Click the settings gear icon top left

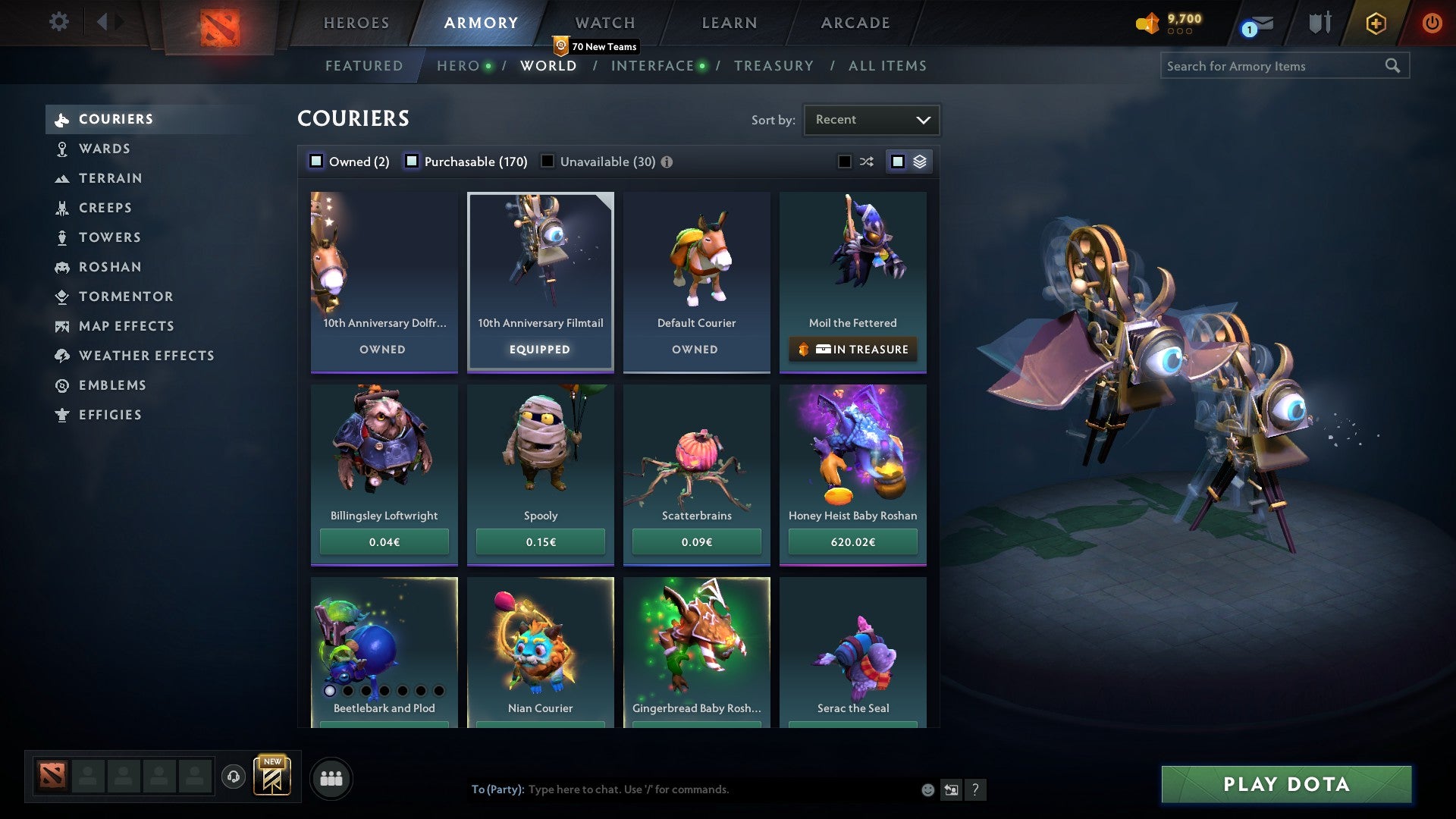coord(58,23)
